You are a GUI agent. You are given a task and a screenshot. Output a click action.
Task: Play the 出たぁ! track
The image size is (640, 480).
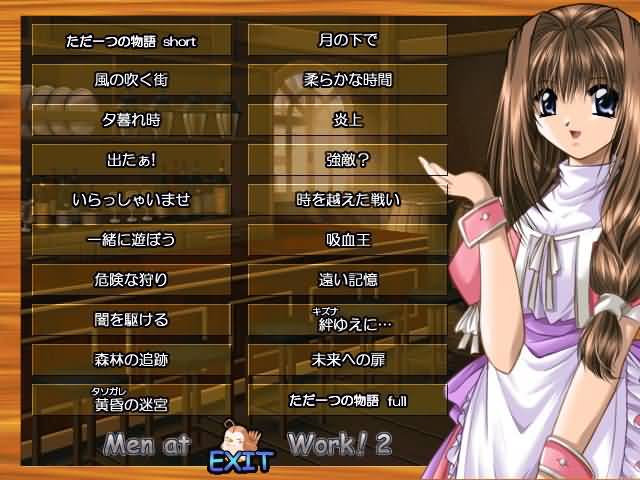131,160
